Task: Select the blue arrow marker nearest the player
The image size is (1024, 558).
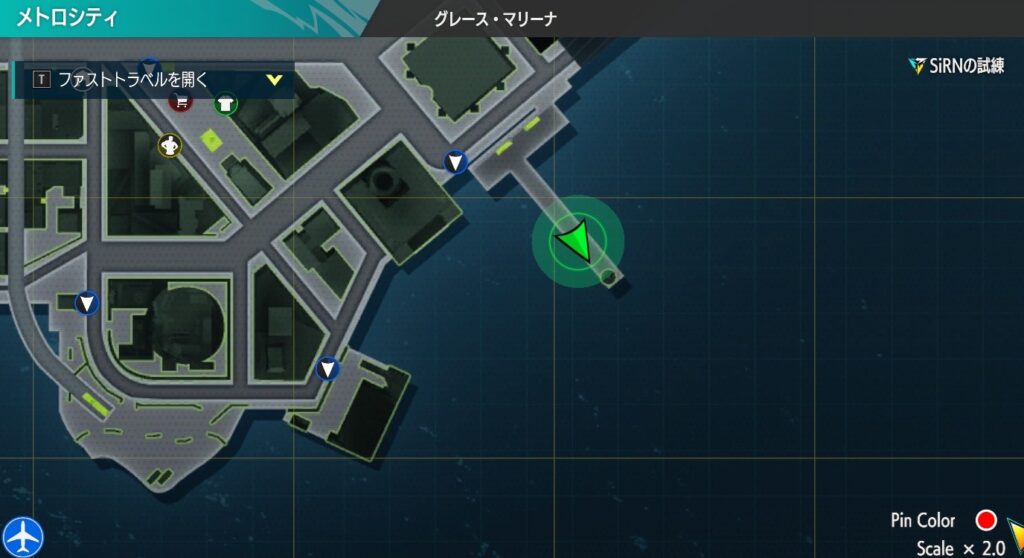Action: [456, 161]
